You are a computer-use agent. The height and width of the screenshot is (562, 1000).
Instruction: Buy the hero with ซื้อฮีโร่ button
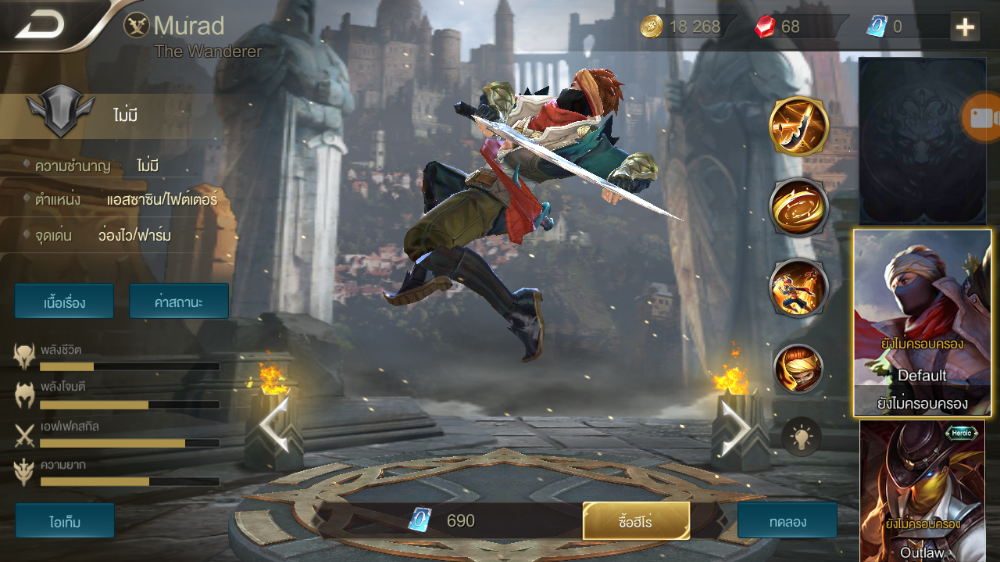coord(636,520)
